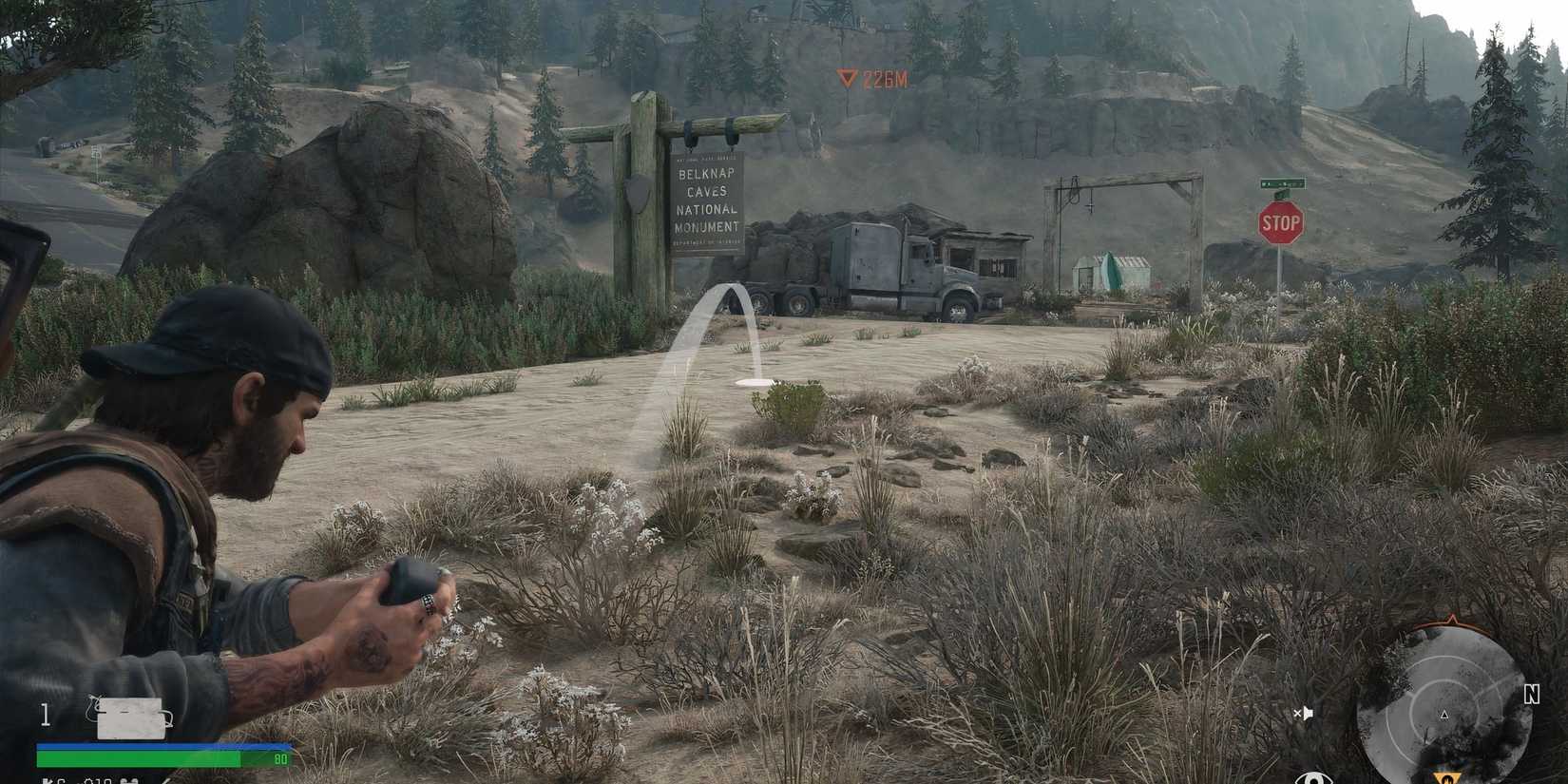This screenshot has width=1568, height=784.
Task: Toggle the detection eye indicator near the minimap
Action: pos(1314,779)
